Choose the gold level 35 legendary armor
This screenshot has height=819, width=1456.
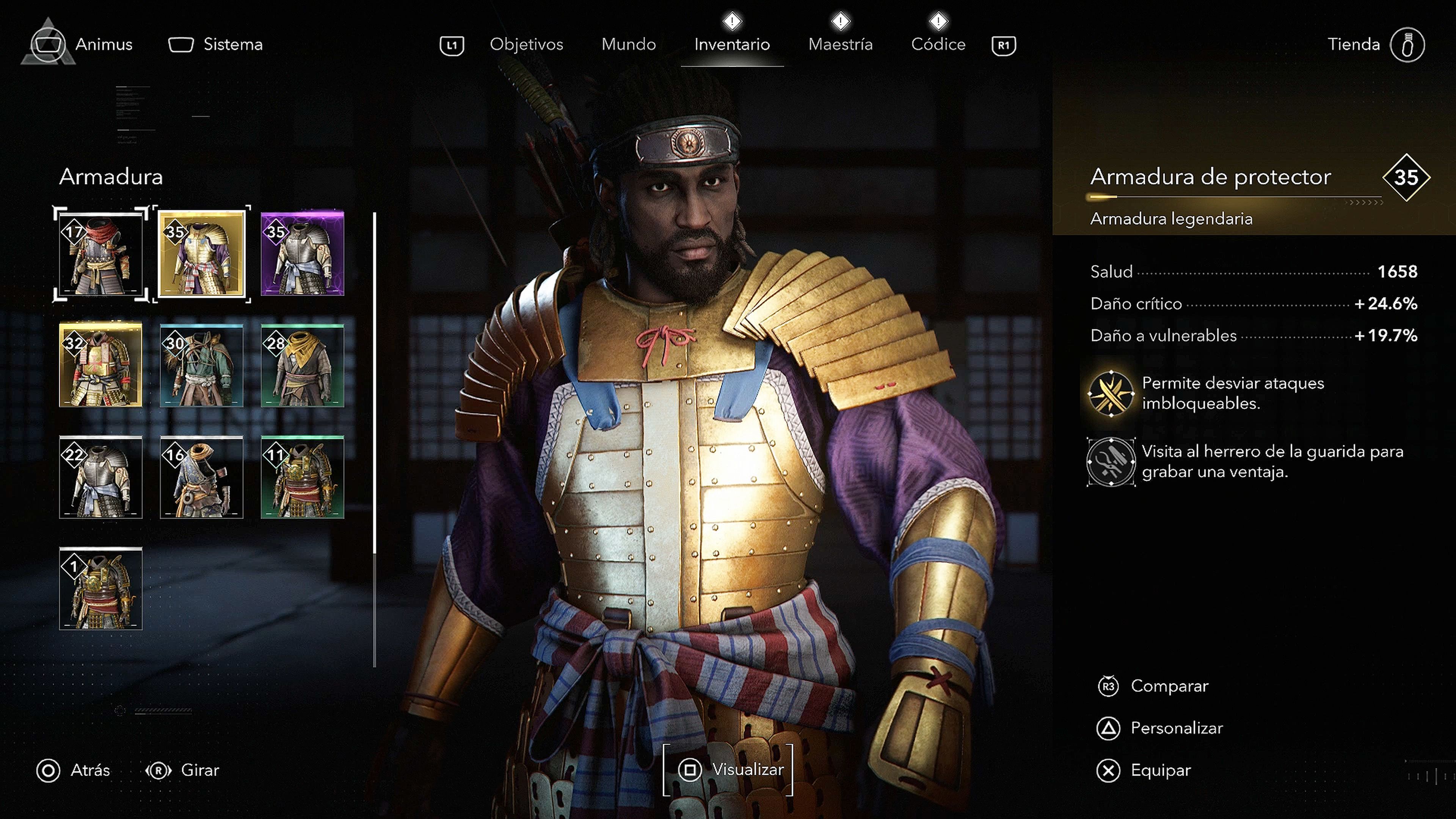click(202, 254)
